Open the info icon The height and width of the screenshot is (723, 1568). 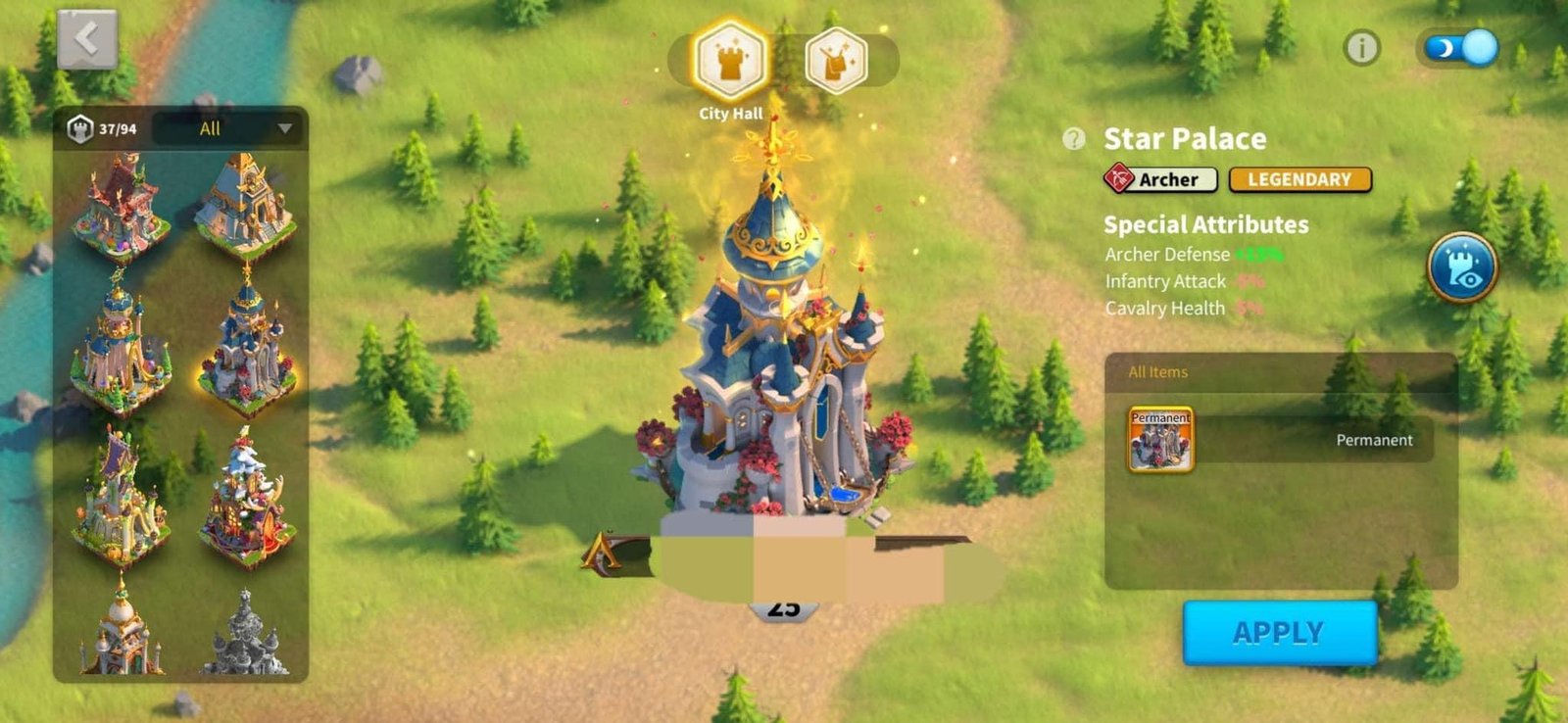pyautogui.click(x=1361, y=47)
